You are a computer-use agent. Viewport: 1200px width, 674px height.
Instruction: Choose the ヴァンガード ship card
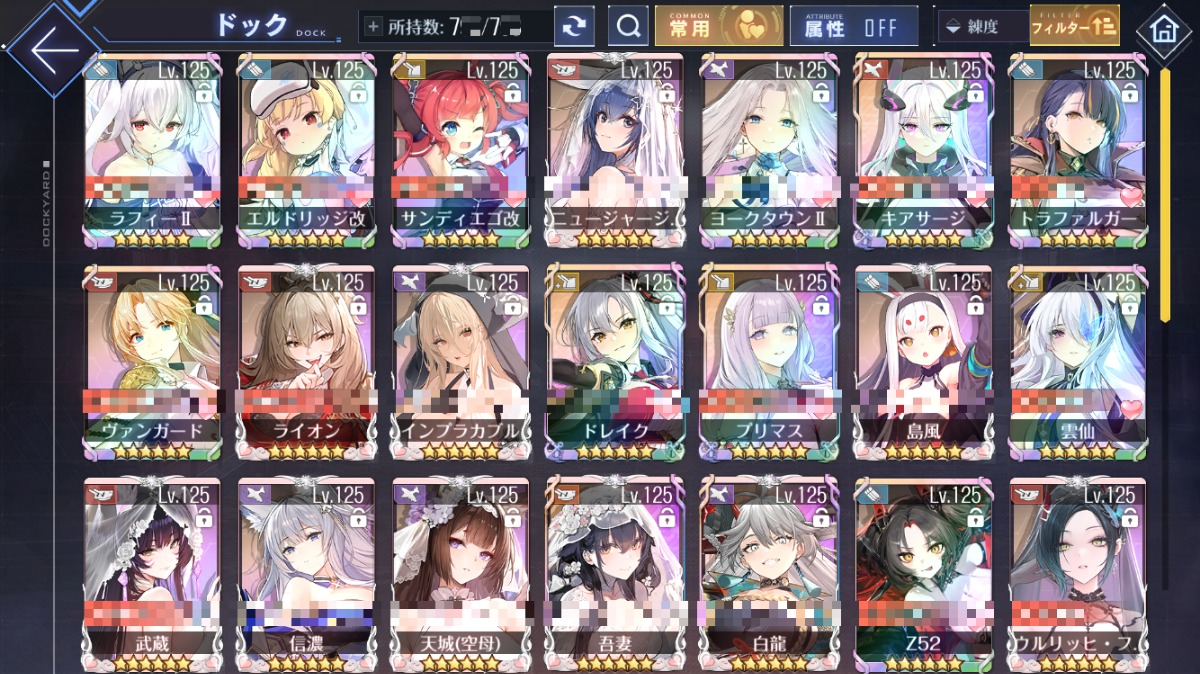(153, 363)
